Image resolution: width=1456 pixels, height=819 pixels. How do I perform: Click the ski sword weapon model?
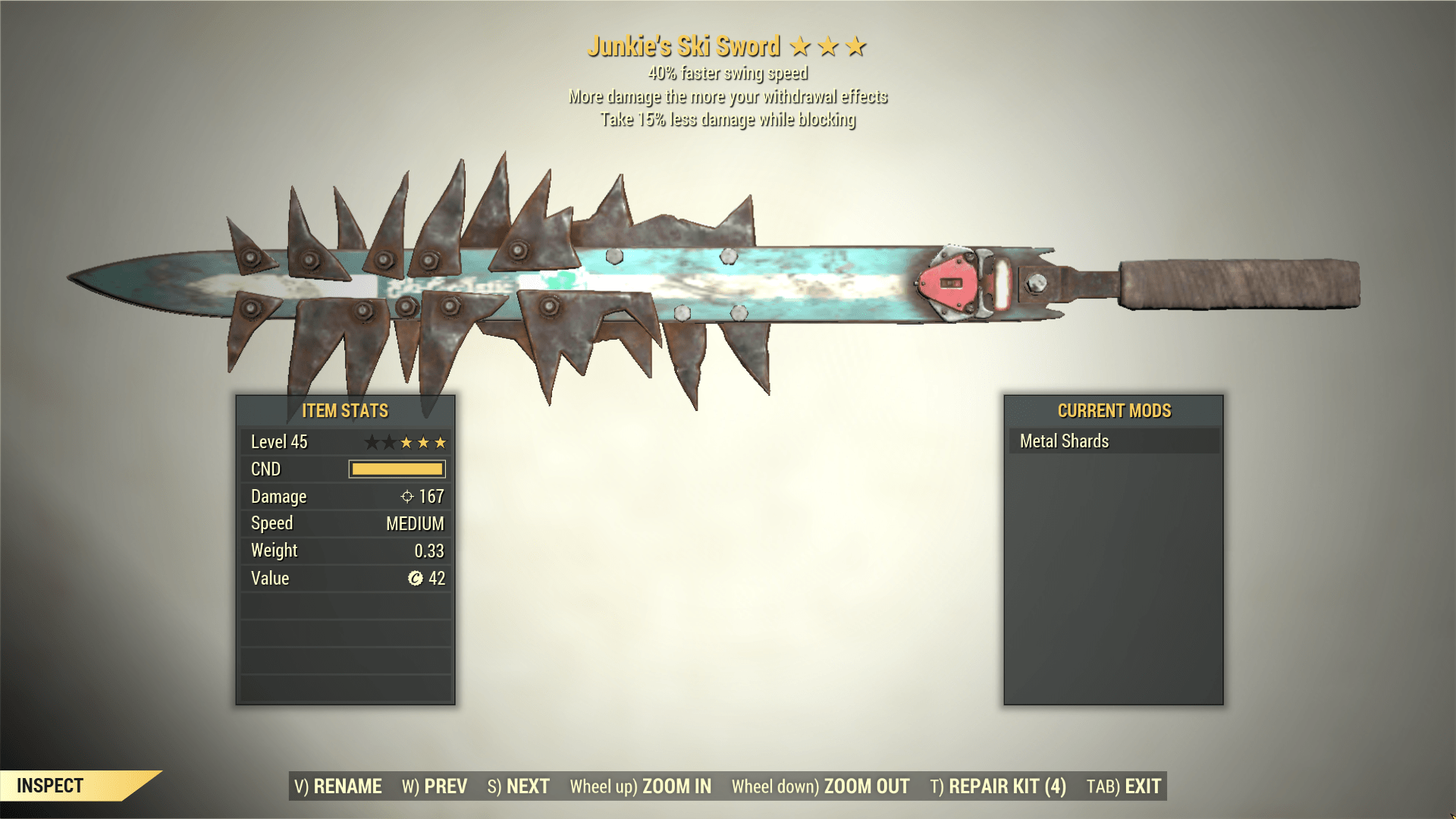coord(682,281)
